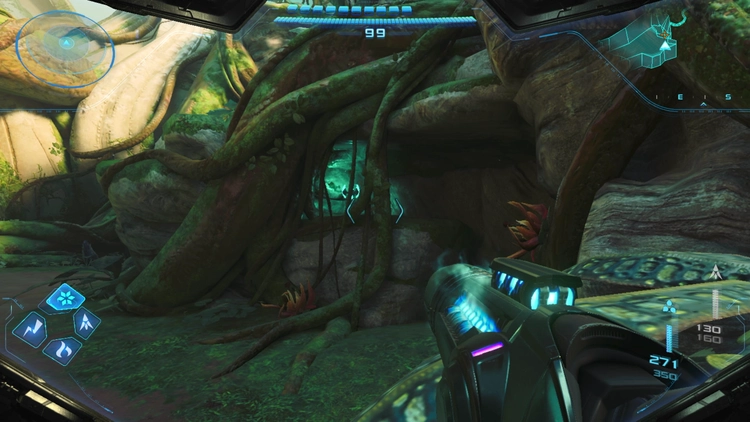Click the missile icon above the 130 gauge
This screenshot has width=750, height=422.
(714, 272)
